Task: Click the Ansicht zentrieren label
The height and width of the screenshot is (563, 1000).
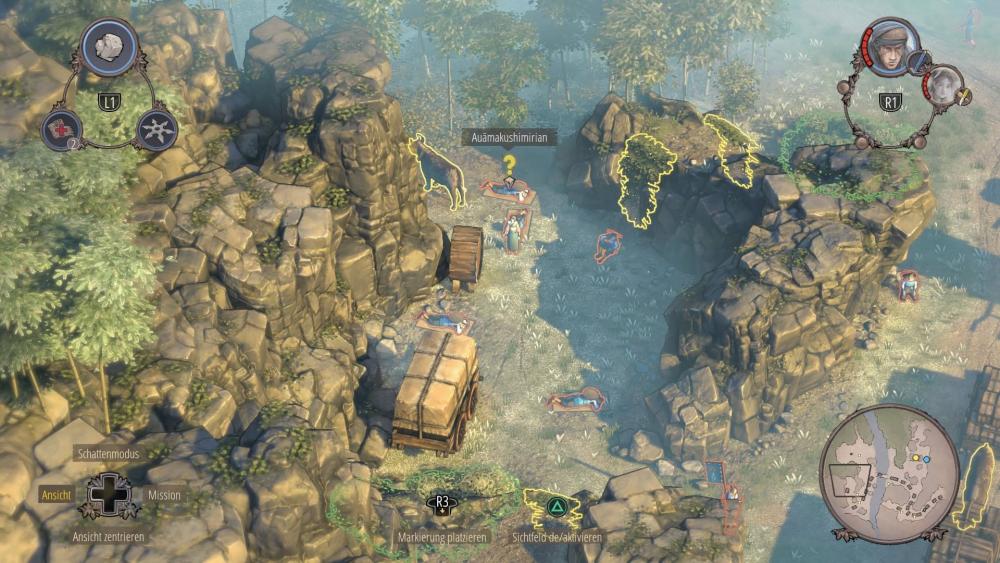Action: pos(109,536)
